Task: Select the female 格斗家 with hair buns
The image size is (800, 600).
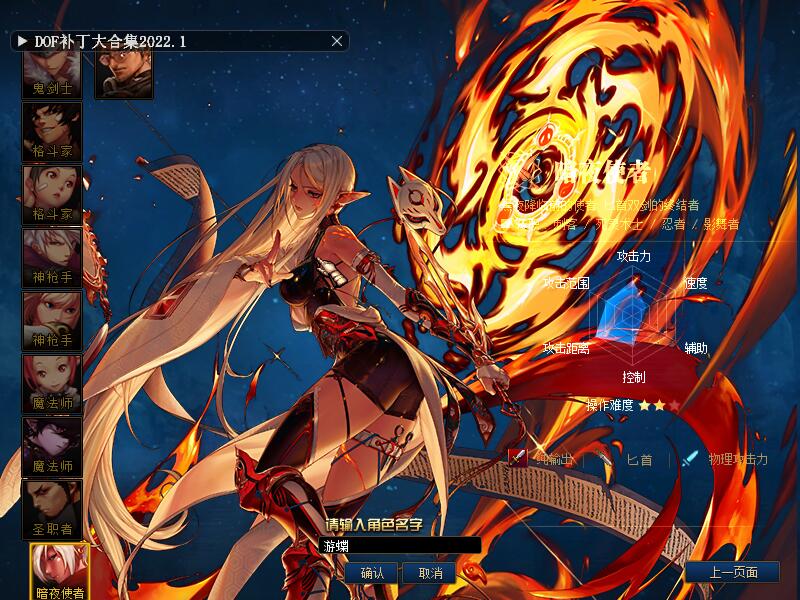Action: [x=52, y=194]
